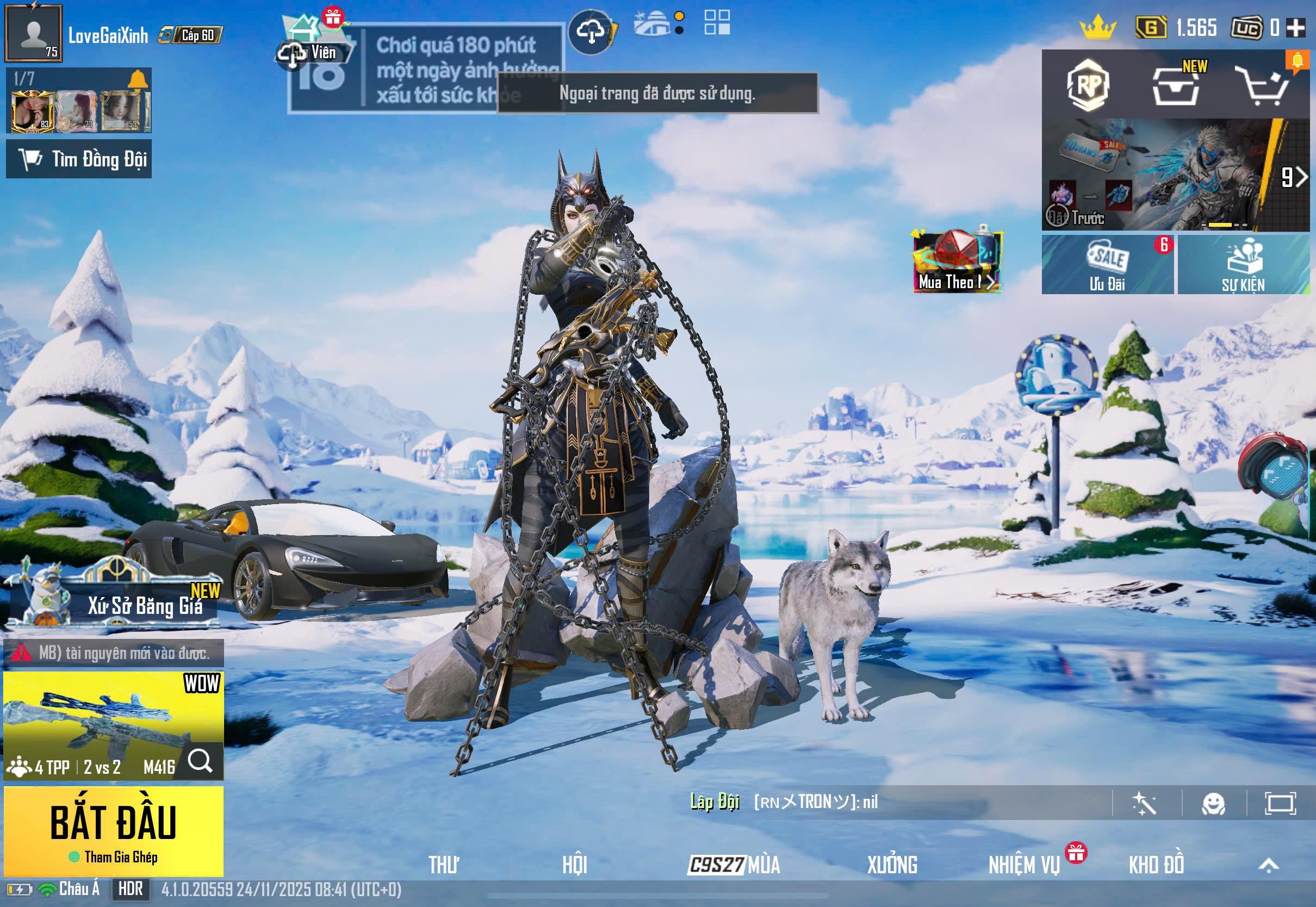Open the crate icon marked NEW
1316x907 pixels.
click(x=1176, y=86)
